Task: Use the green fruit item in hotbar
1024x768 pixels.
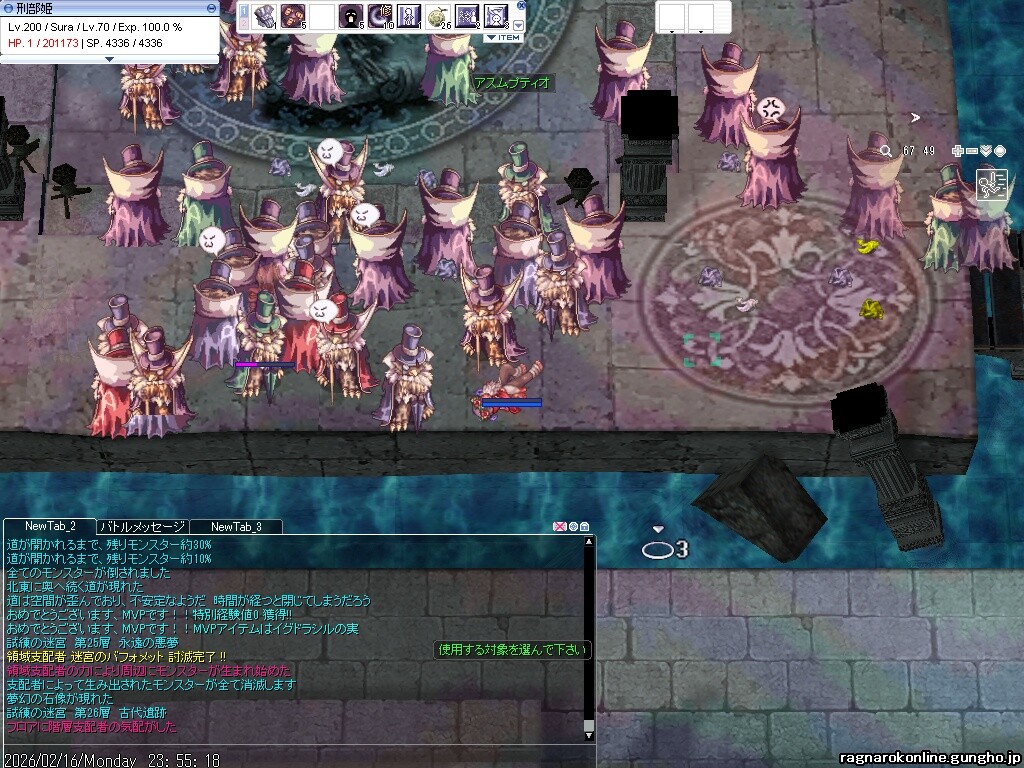Action: 437,16
